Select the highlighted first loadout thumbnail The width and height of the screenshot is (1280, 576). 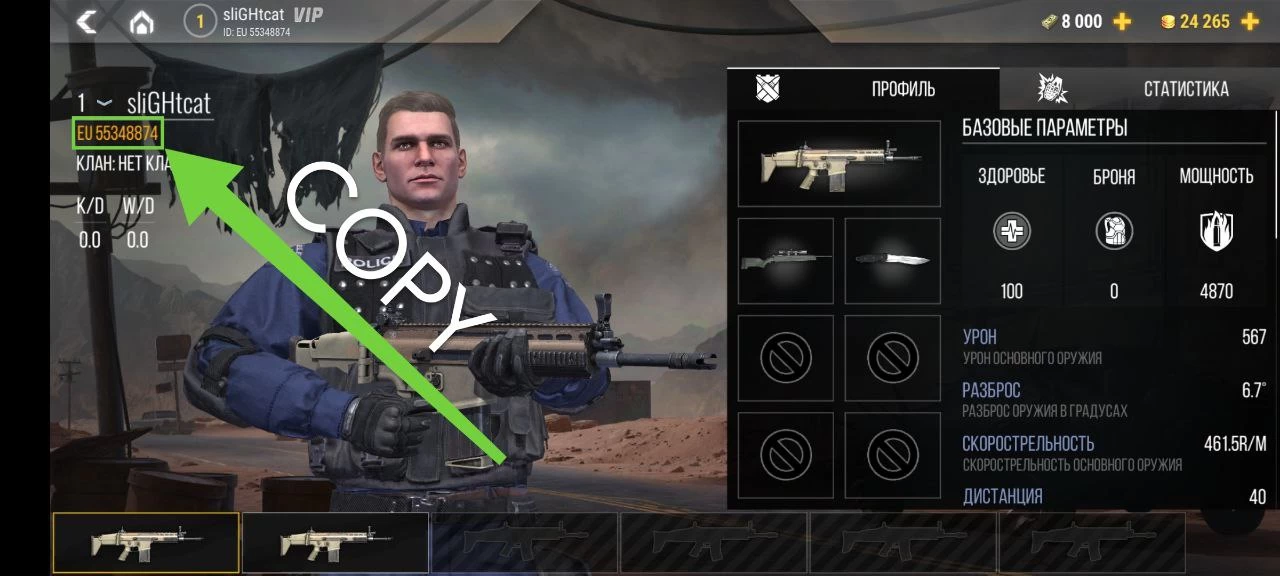pyautogui.click(x=146, y=543)
